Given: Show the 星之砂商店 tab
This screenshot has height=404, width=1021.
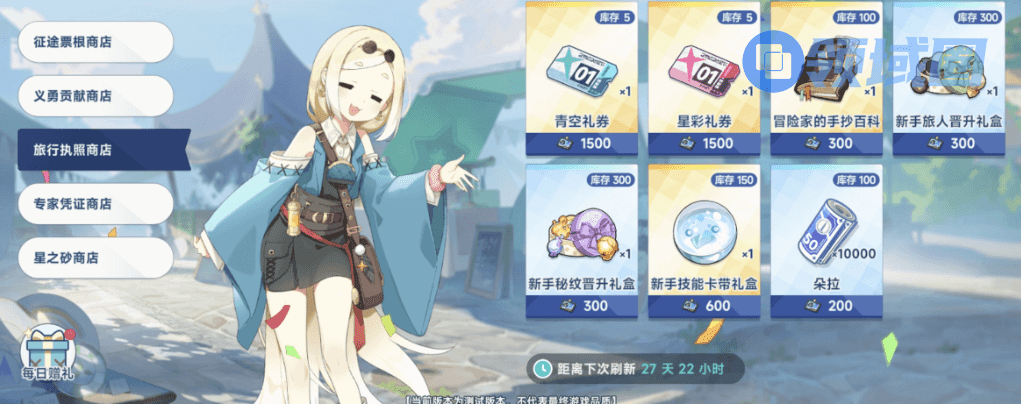Looking at the screenshot, I should click(x=95, y=258).
